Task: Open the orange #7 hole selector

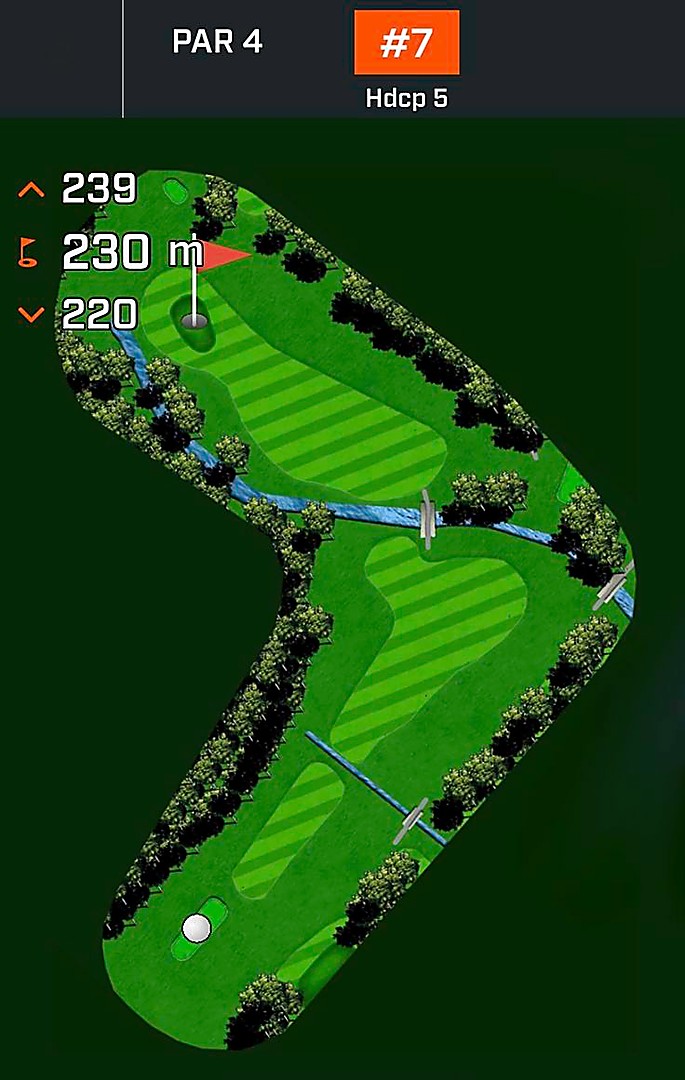Action: point(406,43)
